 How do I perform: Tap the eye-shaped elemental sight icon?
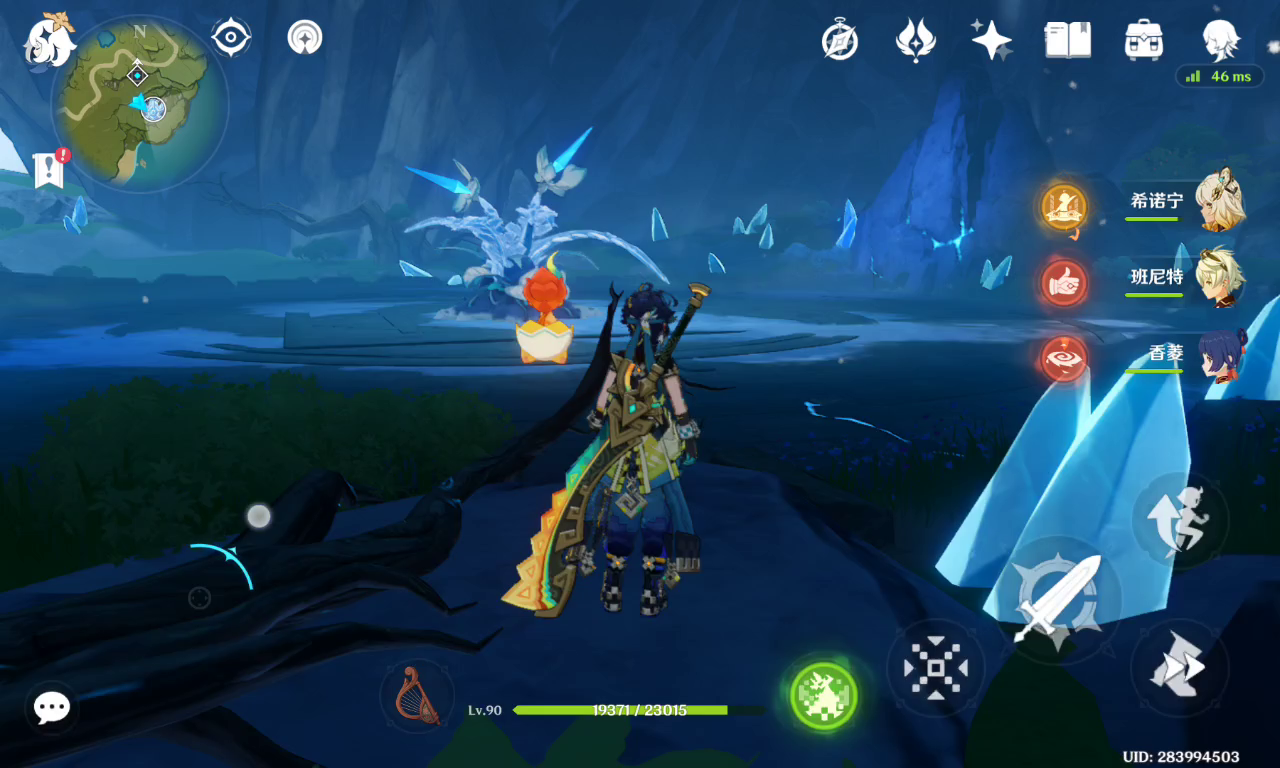tap(231, 38)
